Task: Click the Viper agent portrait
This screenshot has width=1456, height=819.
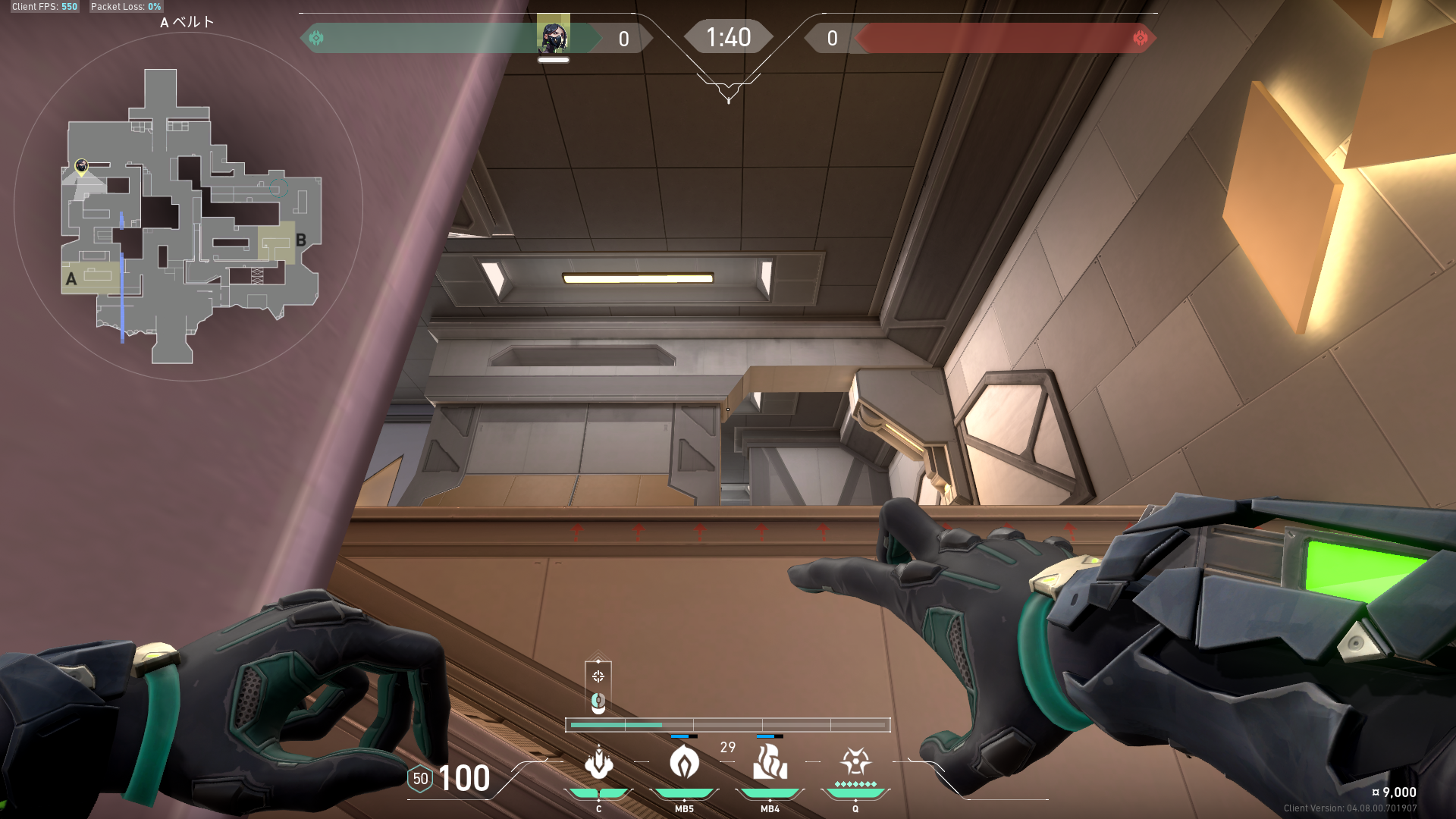Action: [554, 36]
